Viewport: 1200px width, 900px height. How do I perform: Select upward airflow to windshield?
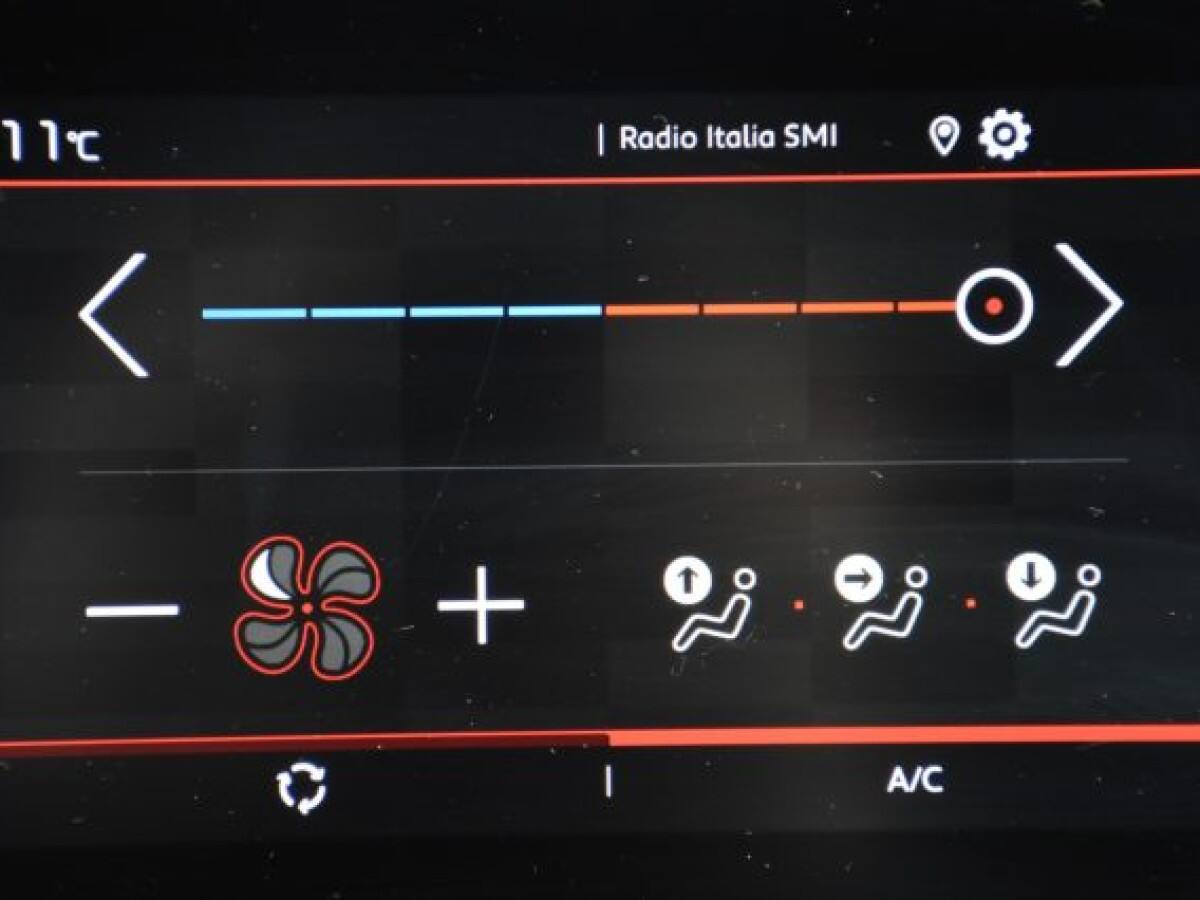coord(708,605)
